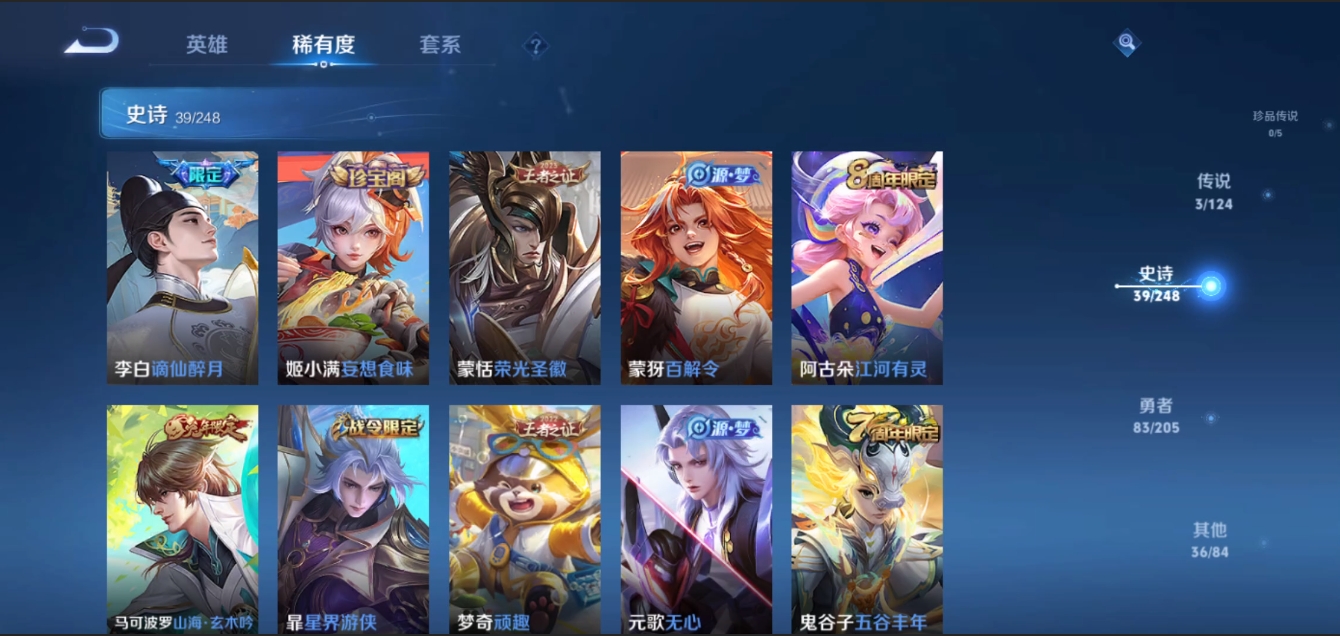1340x636 pixels.
Task: Open the 马可波罗 skin card
Action: pyautogui.click(x=183, y=518)
